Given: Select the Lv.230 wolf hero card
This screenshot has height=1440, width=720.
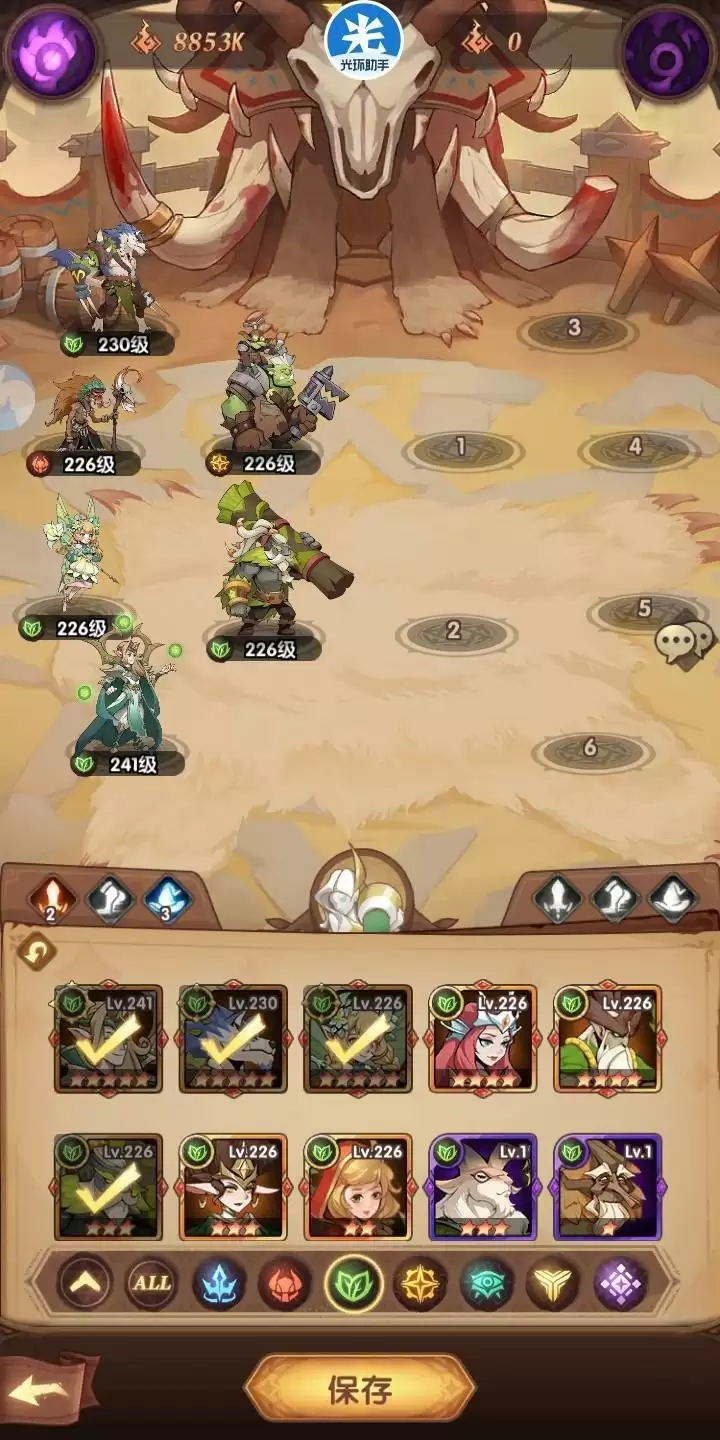Looking at the screenshot, I should (x=233, y=1038).
